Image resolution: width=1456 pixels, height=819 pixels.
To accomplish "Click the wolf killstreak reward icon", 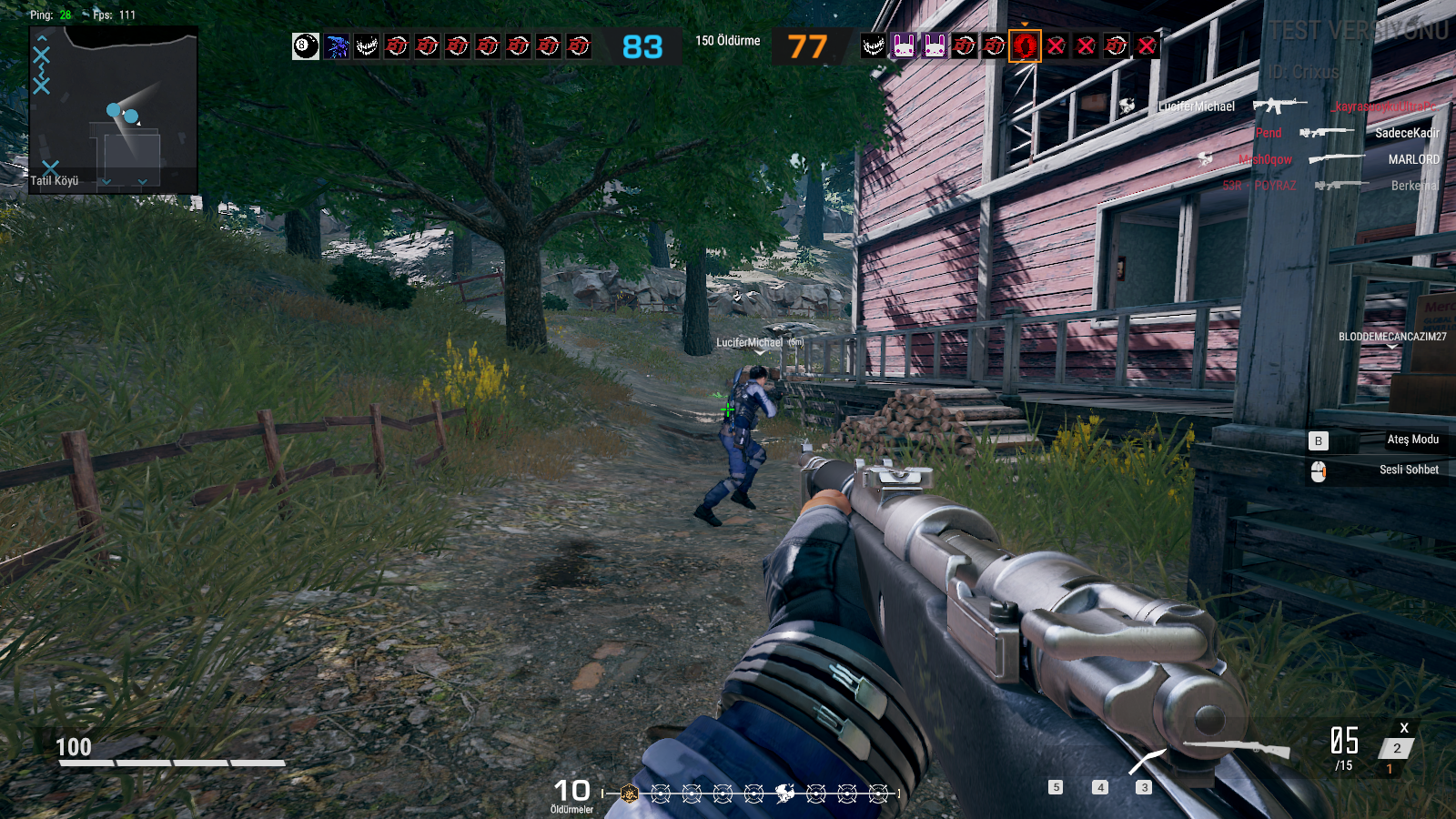I will 784,794.
